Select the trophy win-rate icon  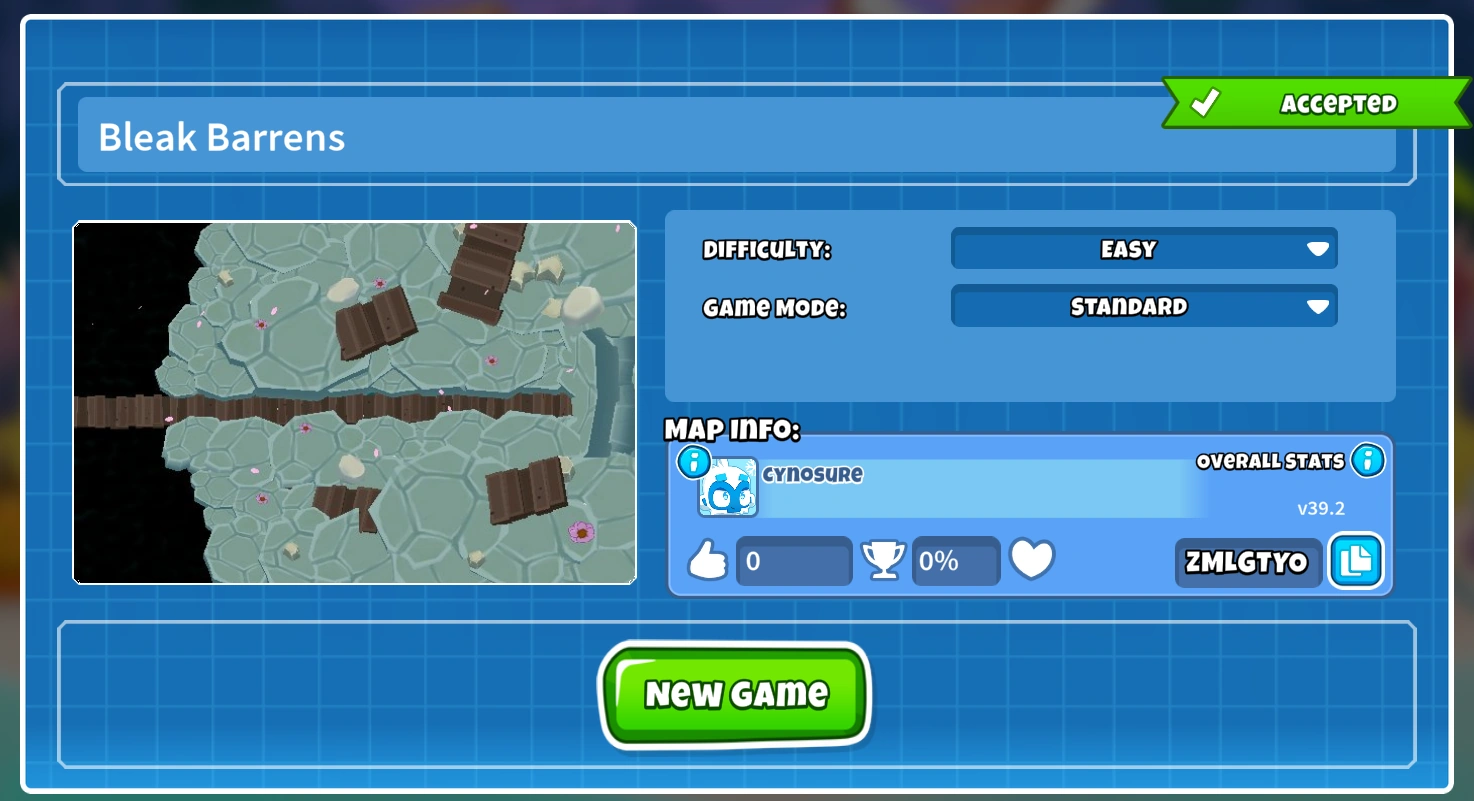(x=884, y=560)
